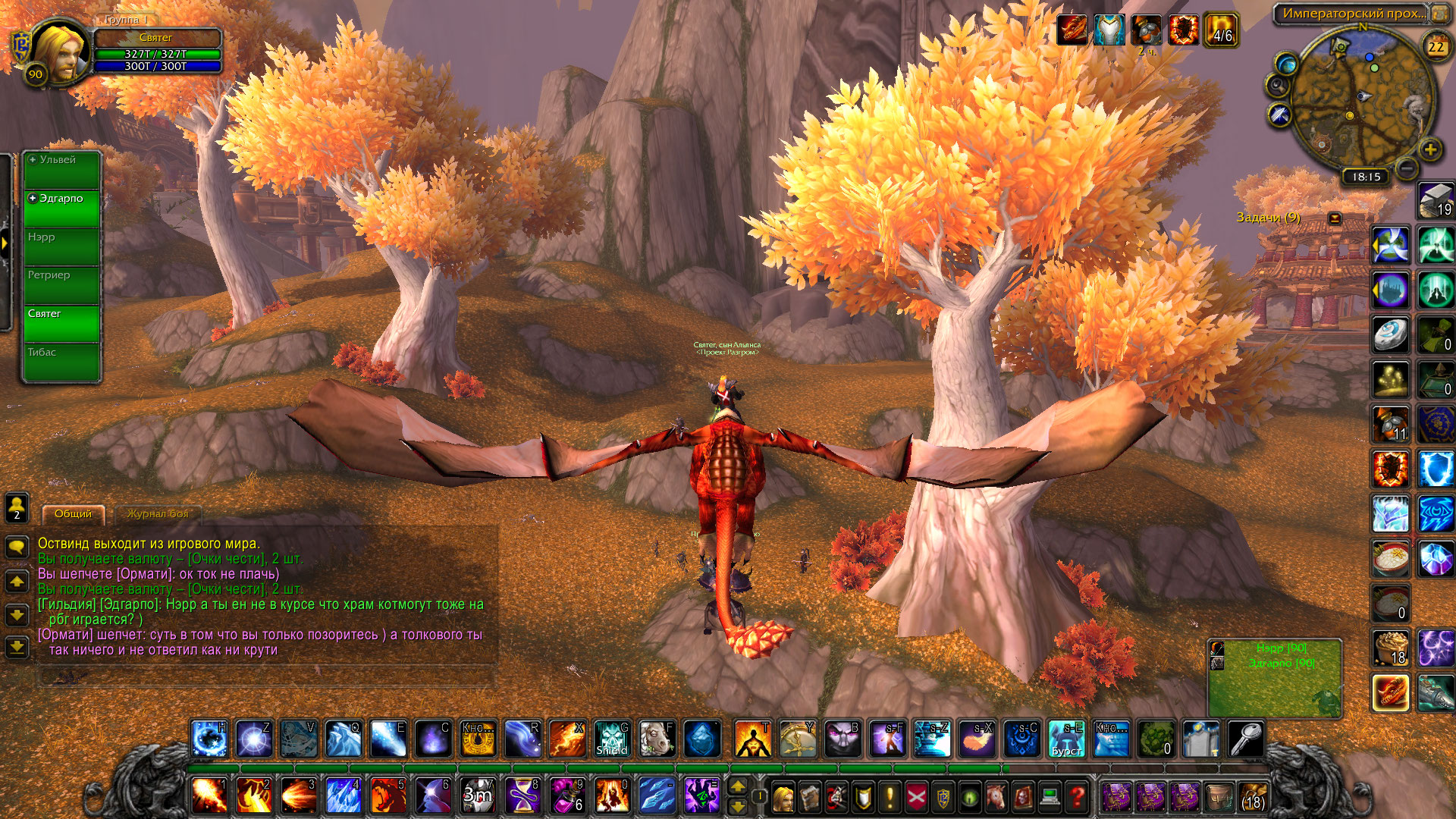Cast the Fireball spell in slot 1
This screenshot has width=1456, height=819.
click(x=209, y=796)
